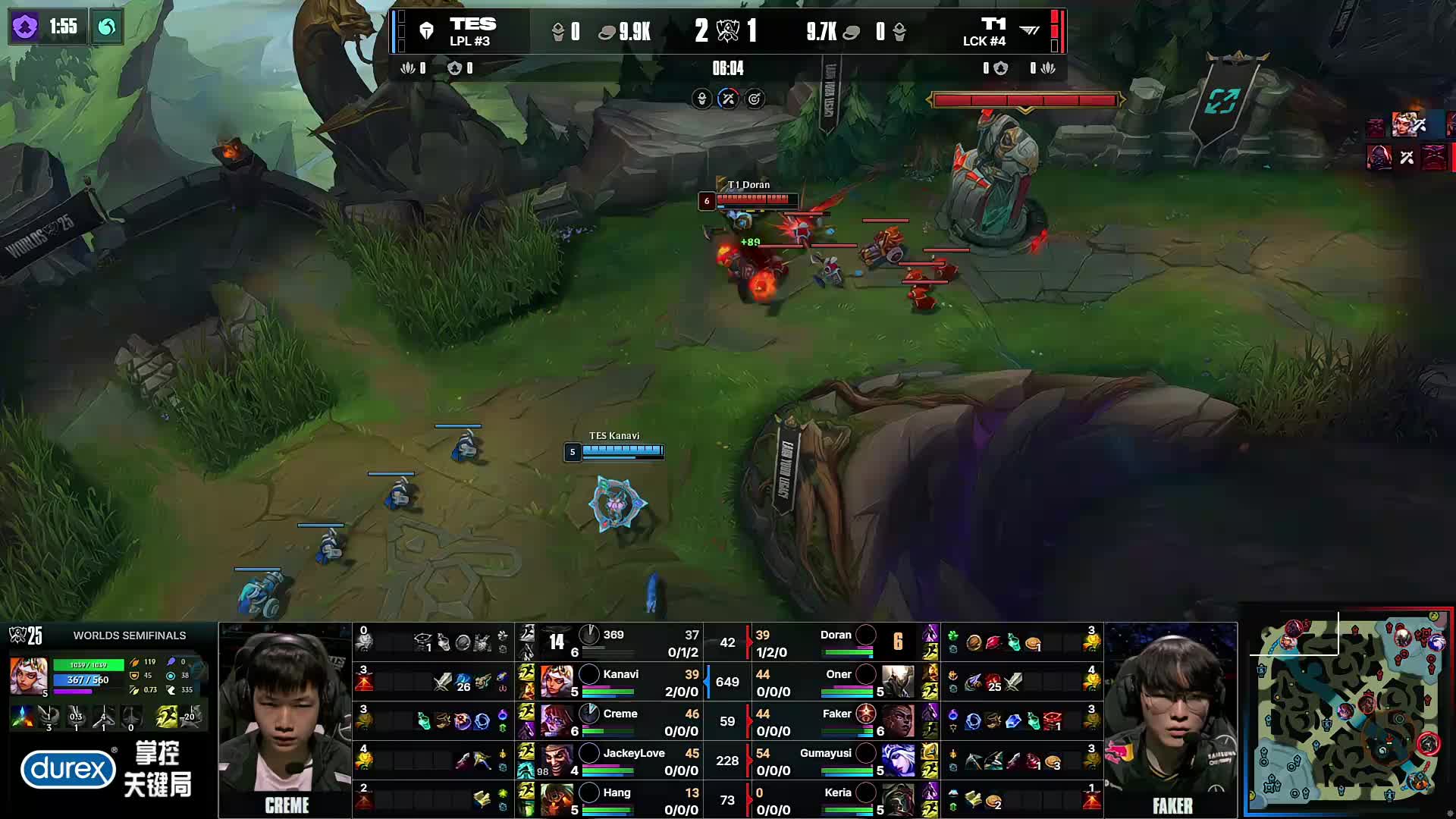Choose Hang's champion portrait
The height and width of the screenshot is (819, 1456).
(557, 799)
